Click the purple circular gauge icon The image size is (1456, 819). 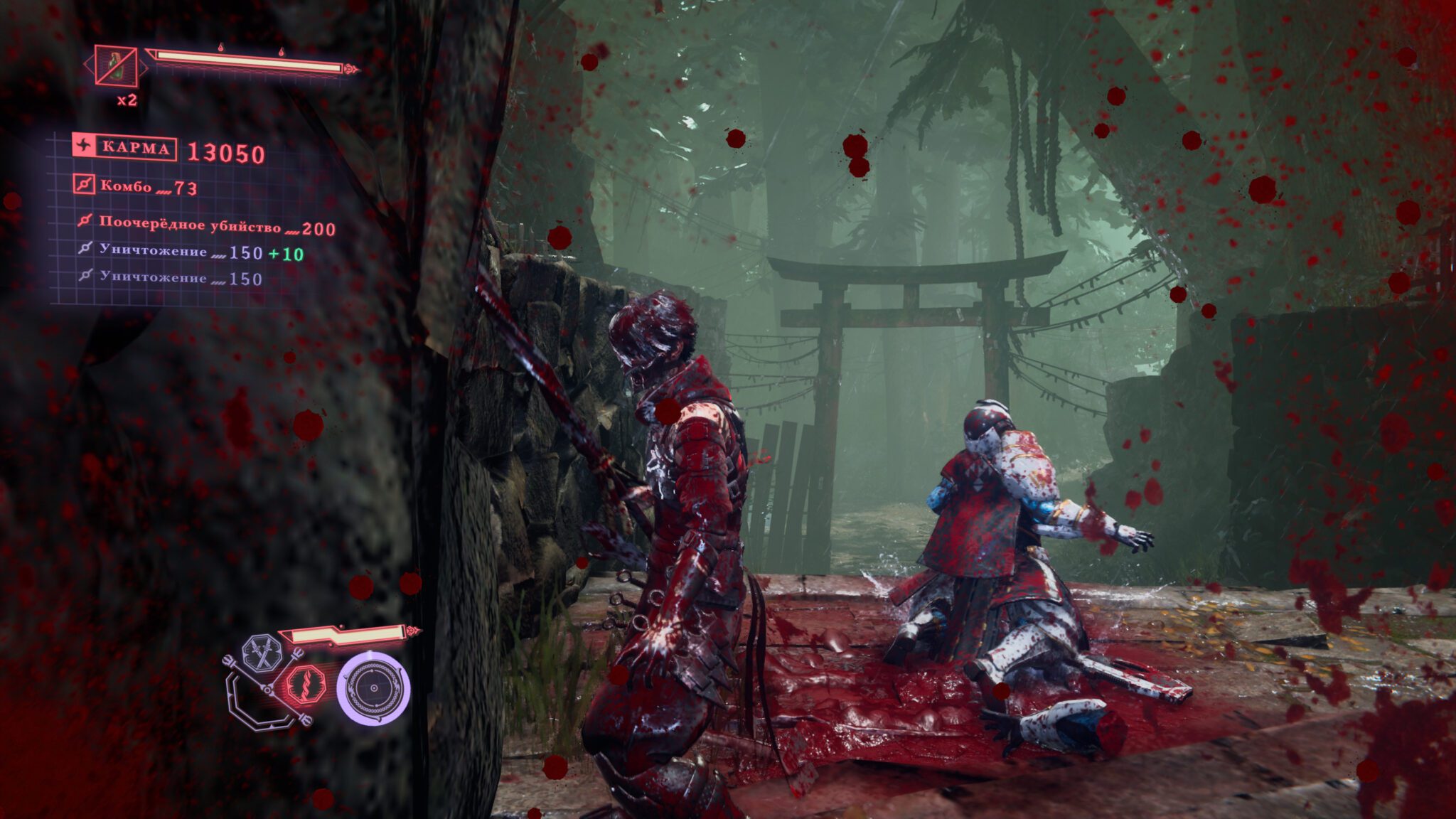(373, 688)
